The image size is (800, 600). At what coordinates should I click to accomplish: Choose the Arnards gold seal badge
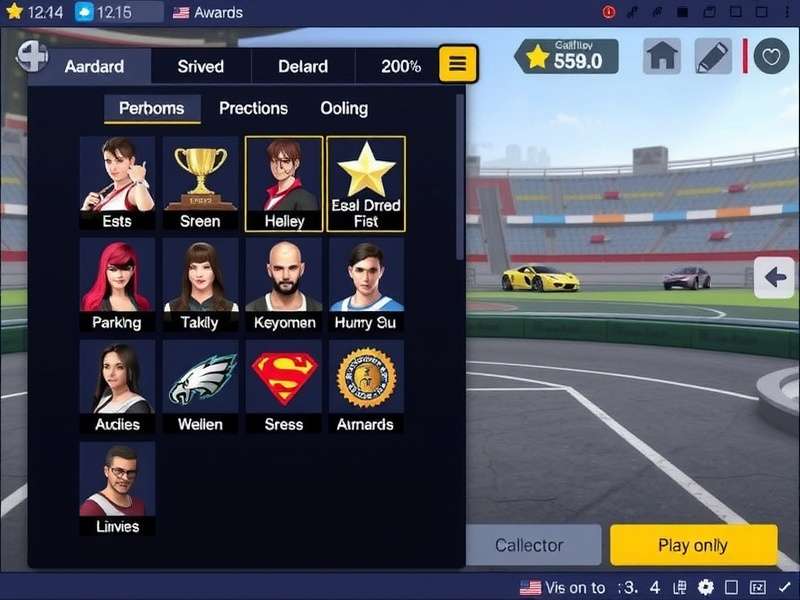366,386
